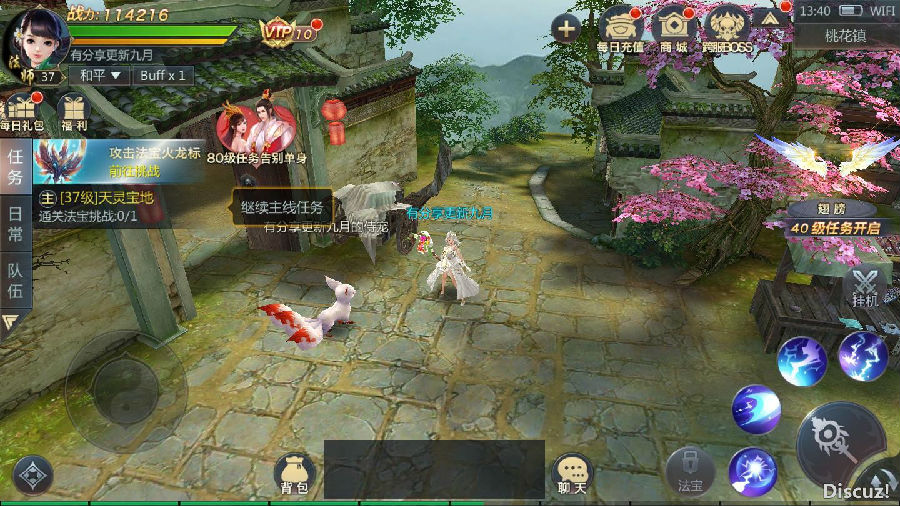Open the 和平 combat mode dropdown
This screenshot has height=506, width=900.
pyautogui.click(x=101, y=75)
